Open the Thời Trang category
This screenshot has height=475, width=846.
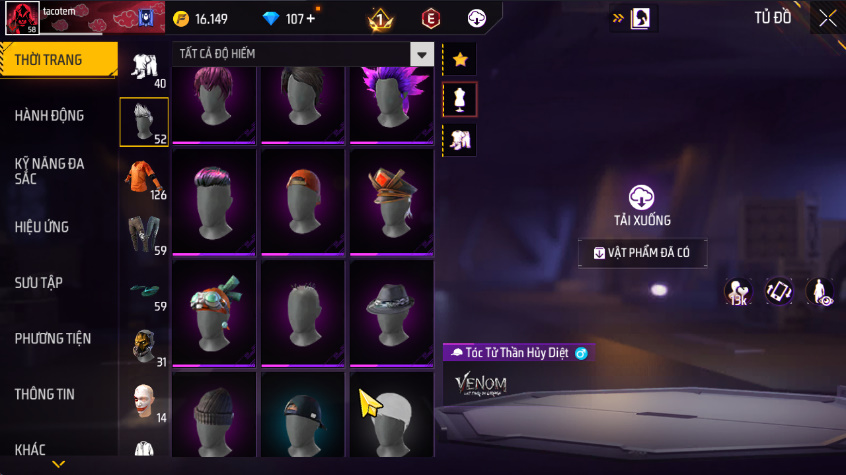[50, 61]
